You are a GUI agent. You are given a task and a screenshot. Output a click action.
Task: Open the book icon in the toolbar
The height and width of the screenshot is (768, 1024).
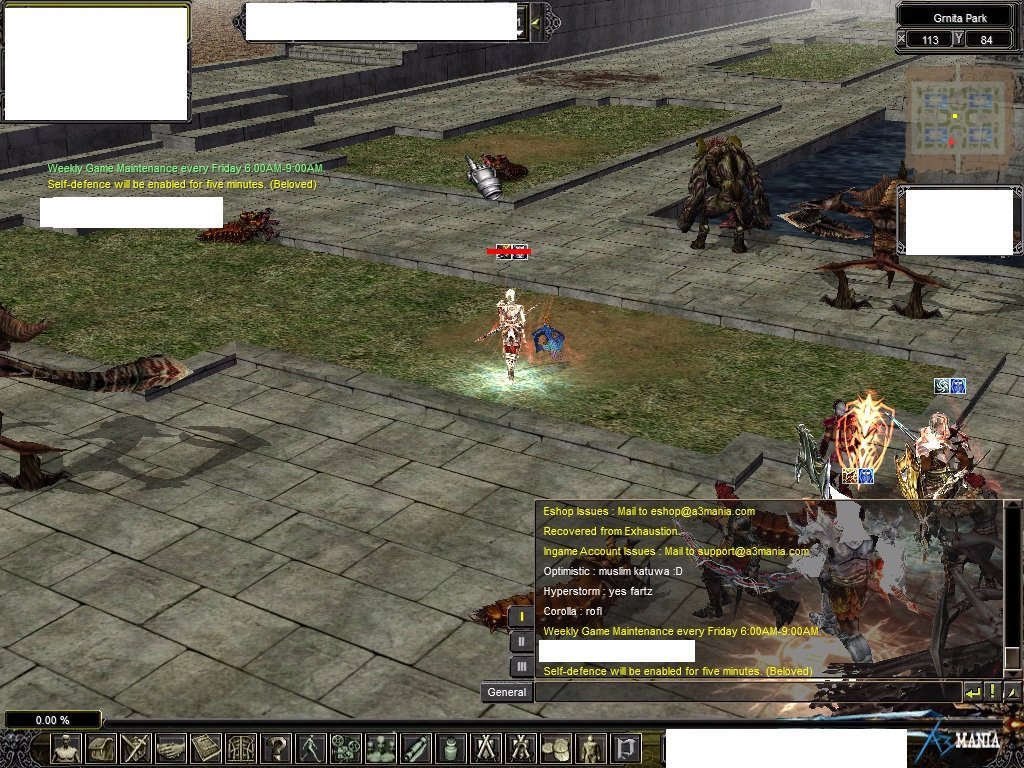[x=206, y=747]
